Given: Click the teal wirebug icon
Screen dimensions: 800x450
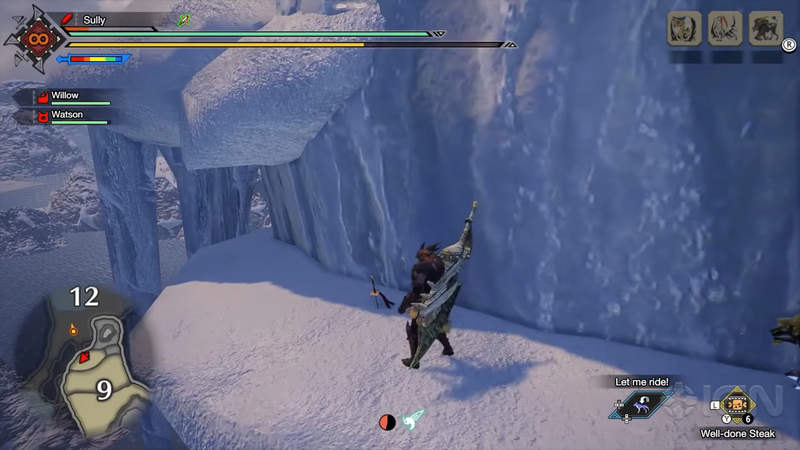Looking at the screenshot, I should [x=413, y=422].
